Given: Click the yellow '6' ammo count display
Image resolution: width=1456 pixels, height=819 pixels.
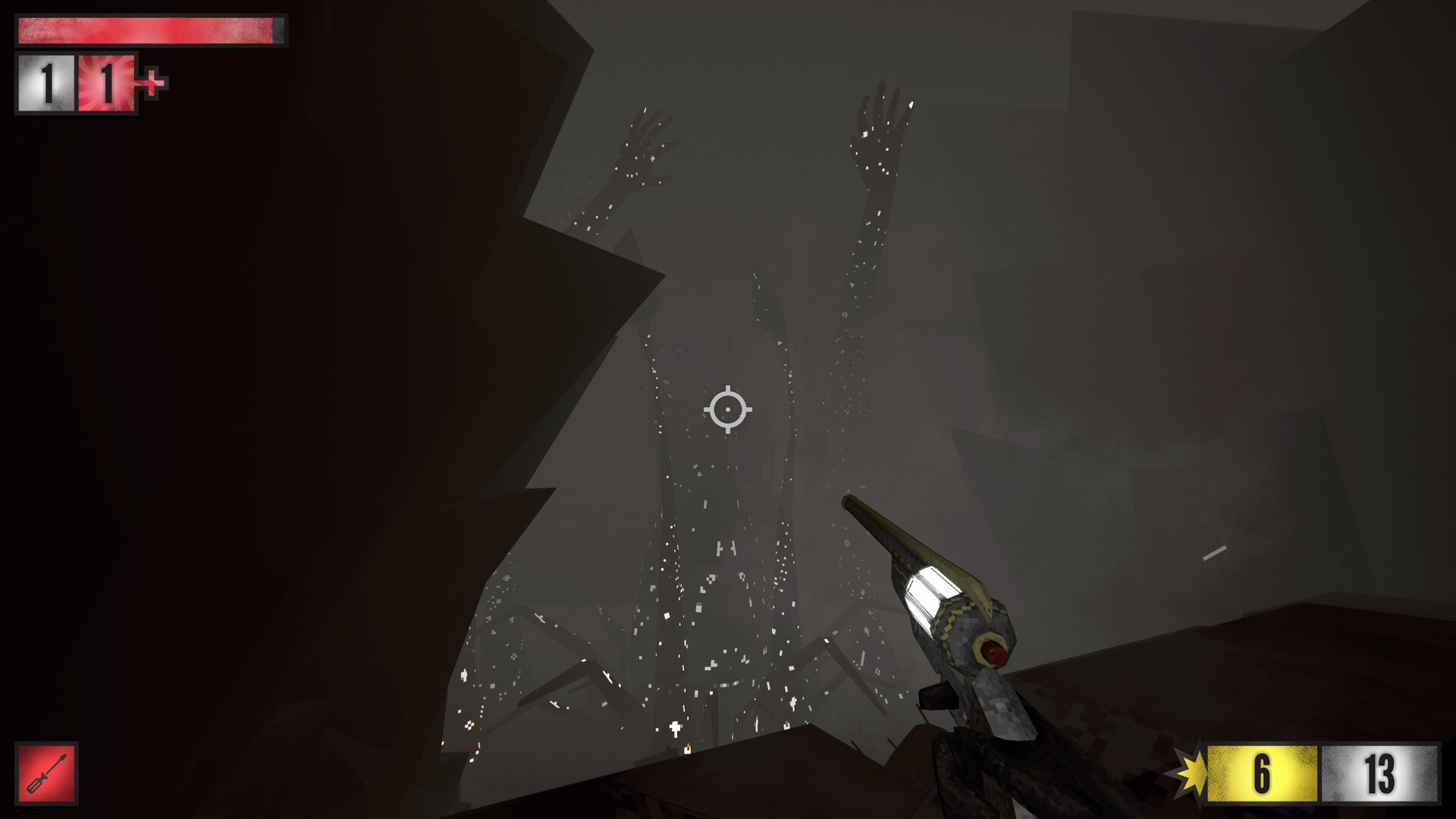Looking at the screenshot, I should coord(1261,774).
